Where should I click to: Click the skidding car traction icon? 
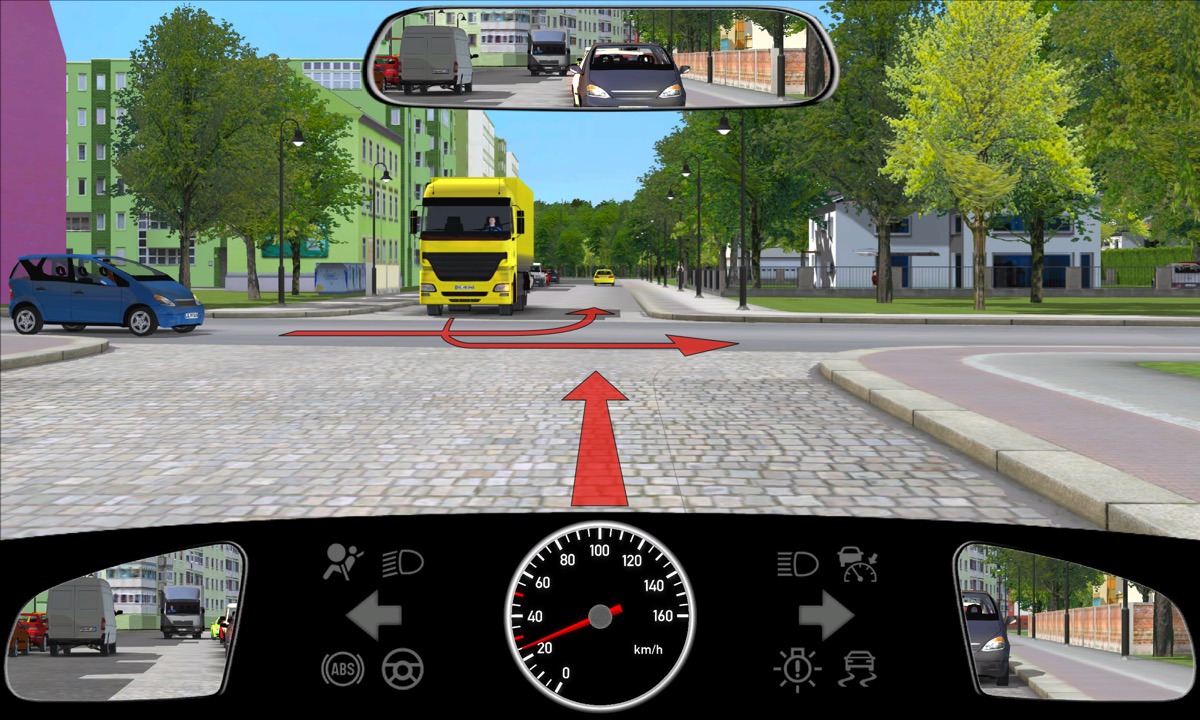pyautogui.click(x=859, y=668)
